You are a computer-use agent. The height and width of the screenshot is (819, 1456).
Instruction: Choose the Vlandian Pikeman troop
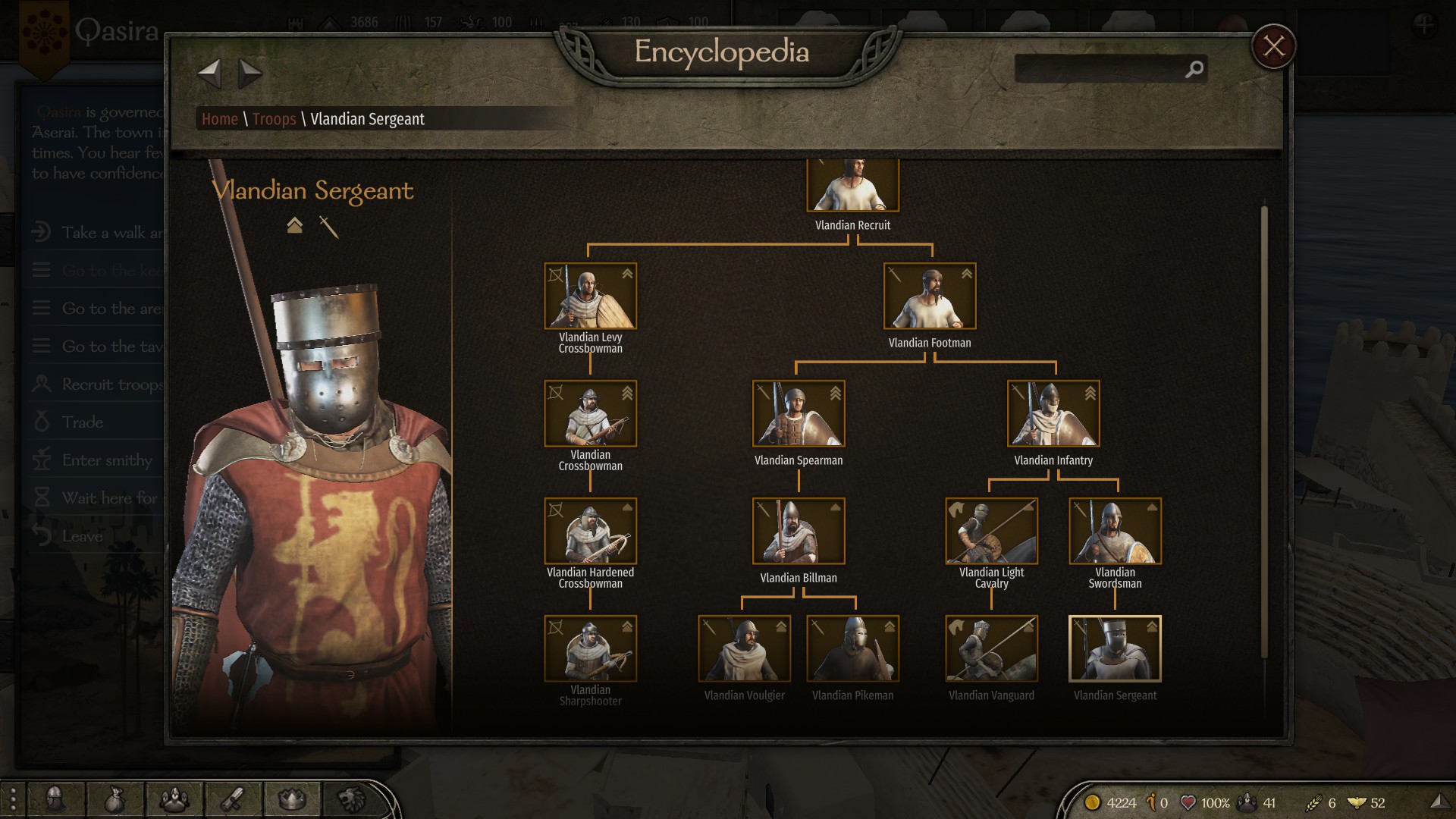852,648
